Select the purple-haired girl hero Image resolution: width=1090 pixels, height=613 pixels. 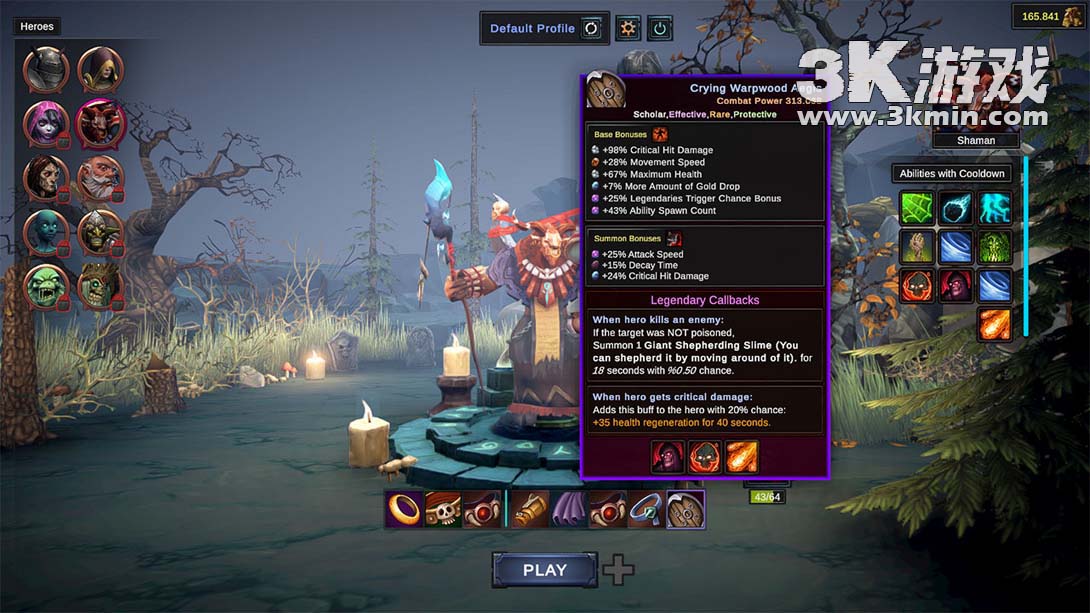coord(46,123)
